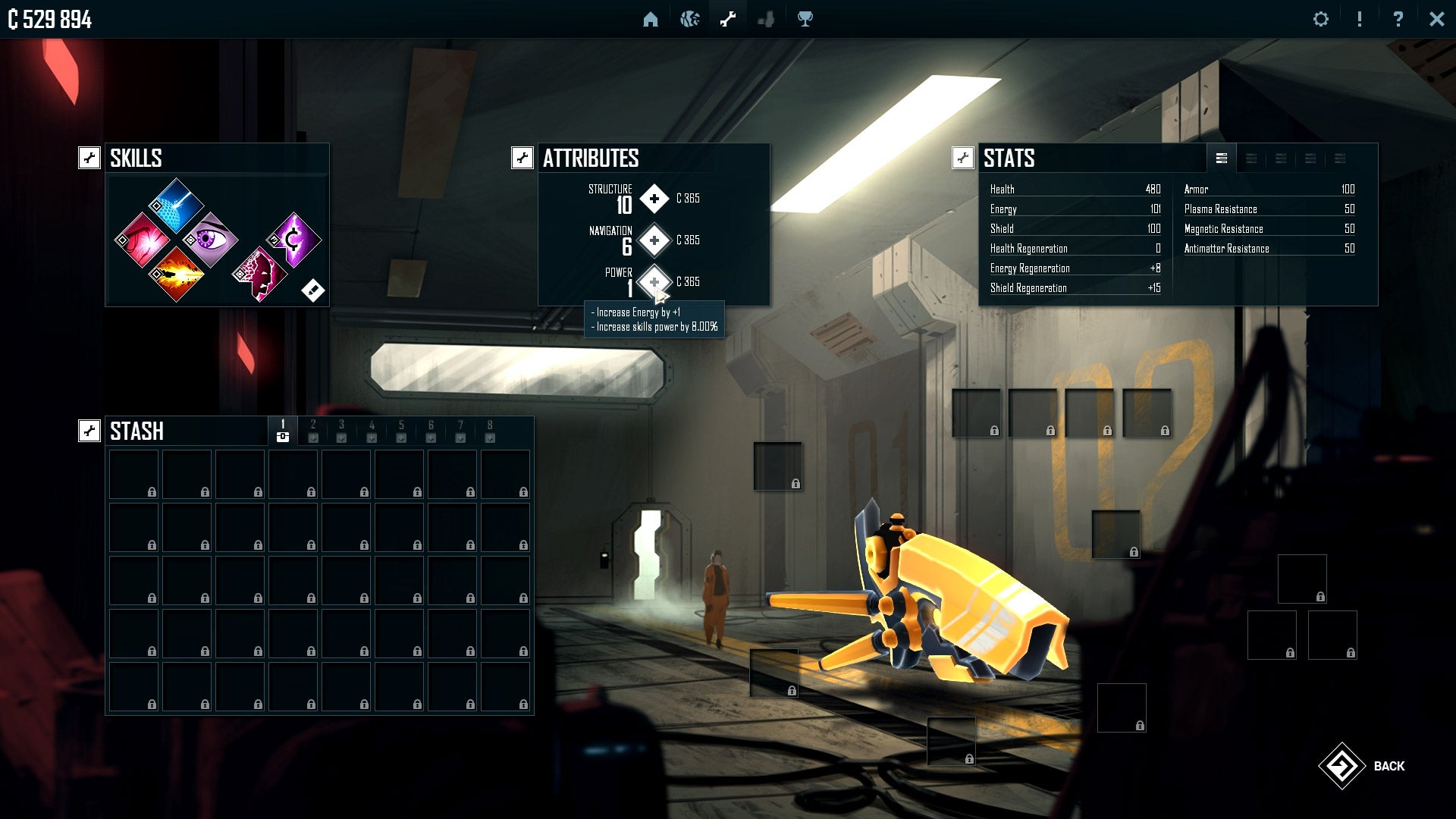Click the exclamation mark notifications icon
1456x819 pixels.
tap(1360, 20)
